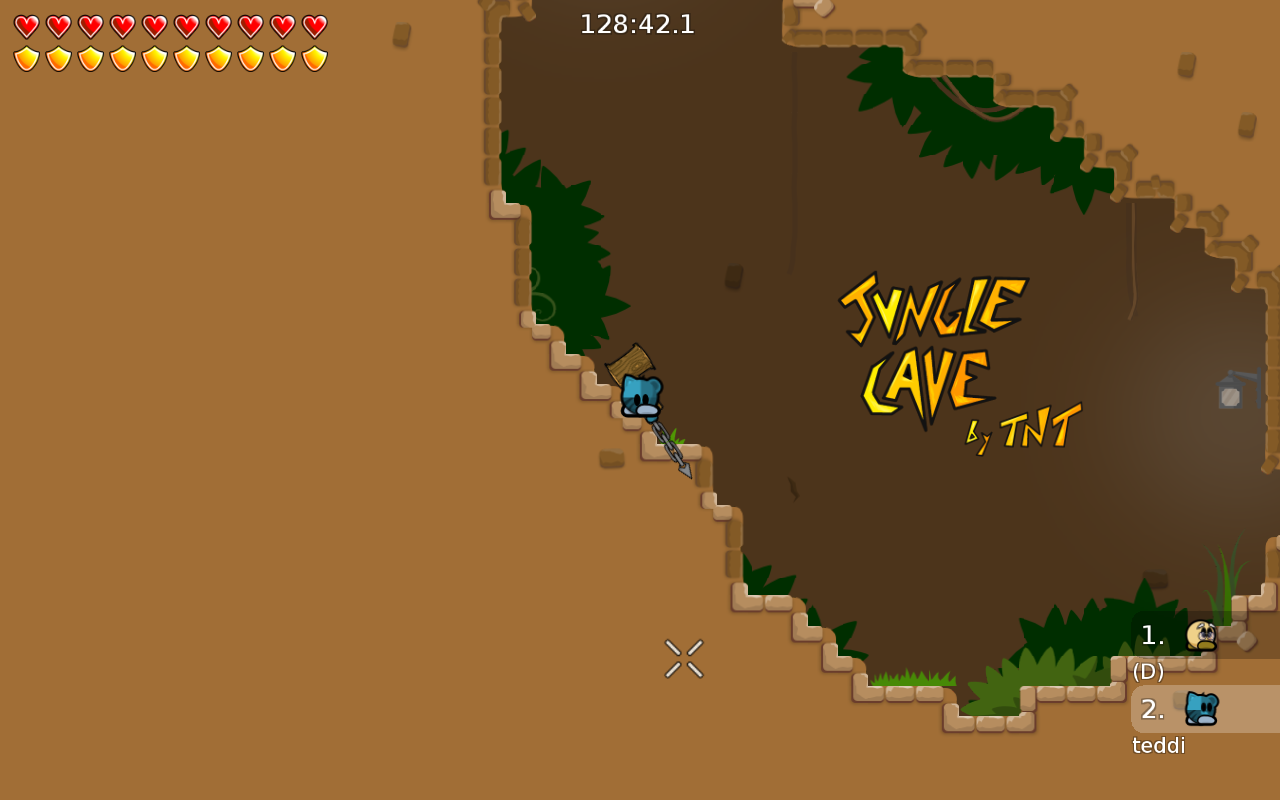Click the teddi player name label

pos(1158,745)
